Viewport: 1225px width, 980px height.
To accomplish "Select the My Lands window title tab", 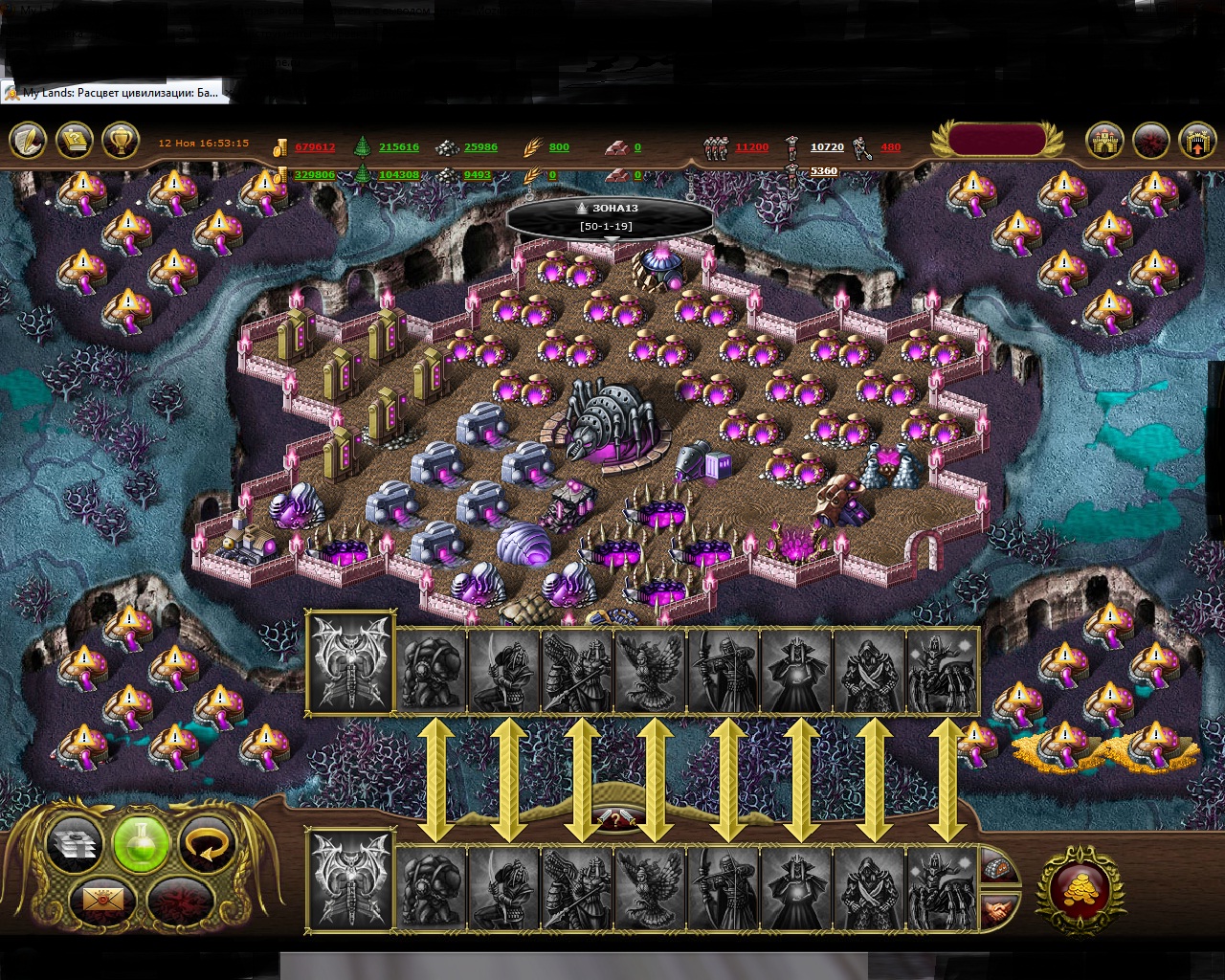I will (x=113, y=93).
